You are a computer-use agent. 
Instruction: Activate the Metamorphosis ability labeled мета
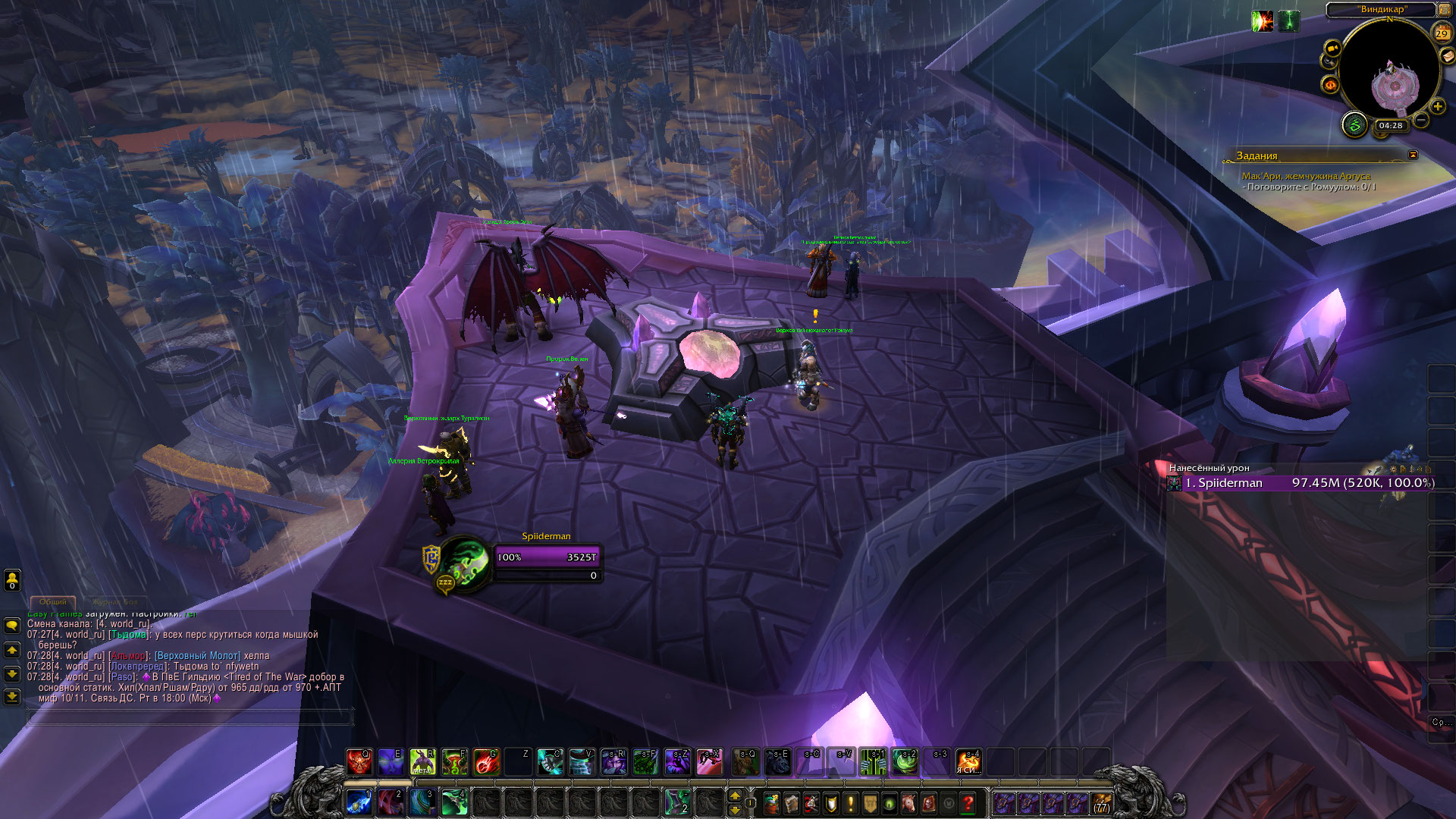(x=422, y=762)
